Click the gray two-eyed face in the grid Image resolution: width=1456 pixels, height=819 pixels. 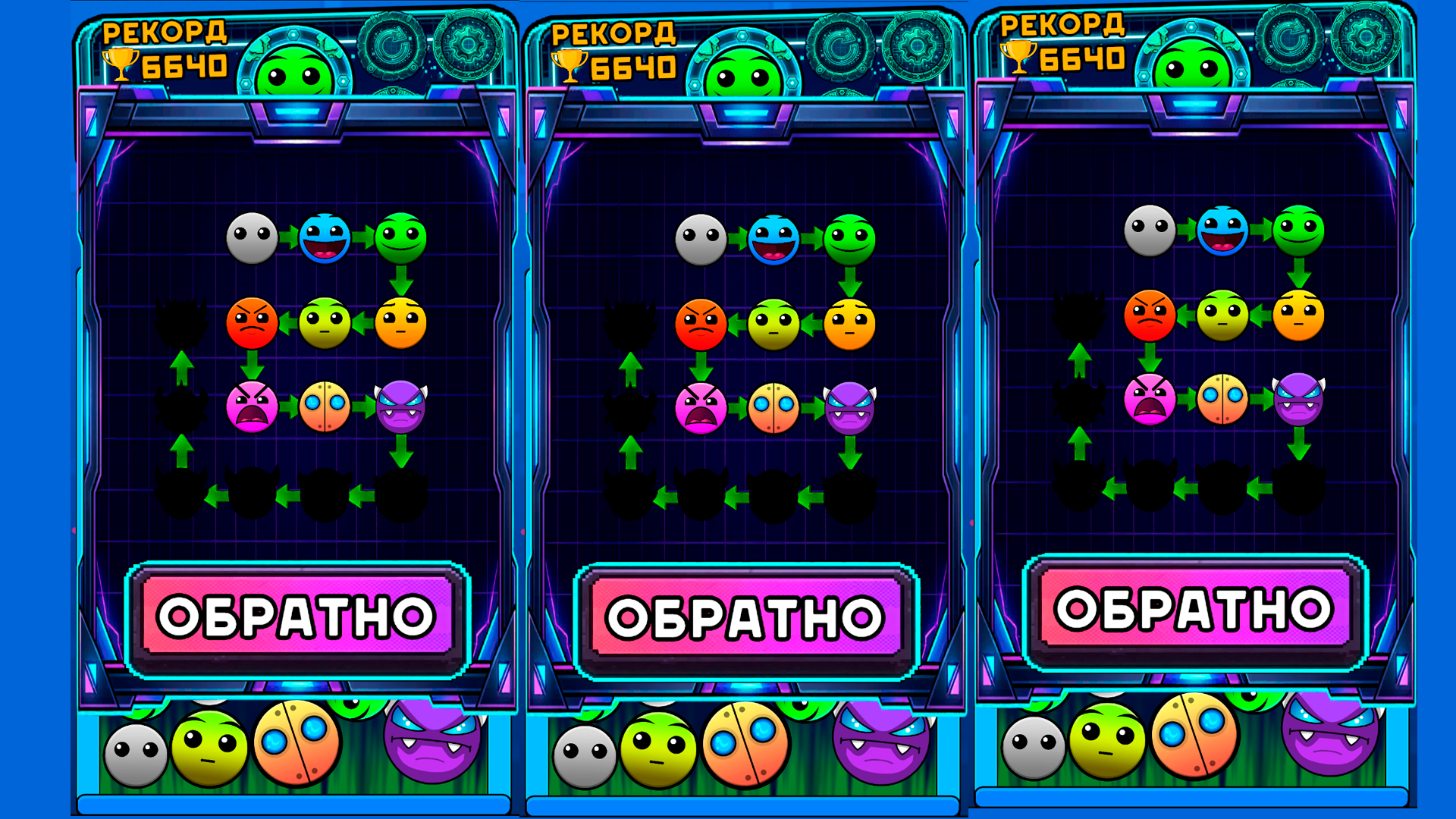(x=254, y=239)
